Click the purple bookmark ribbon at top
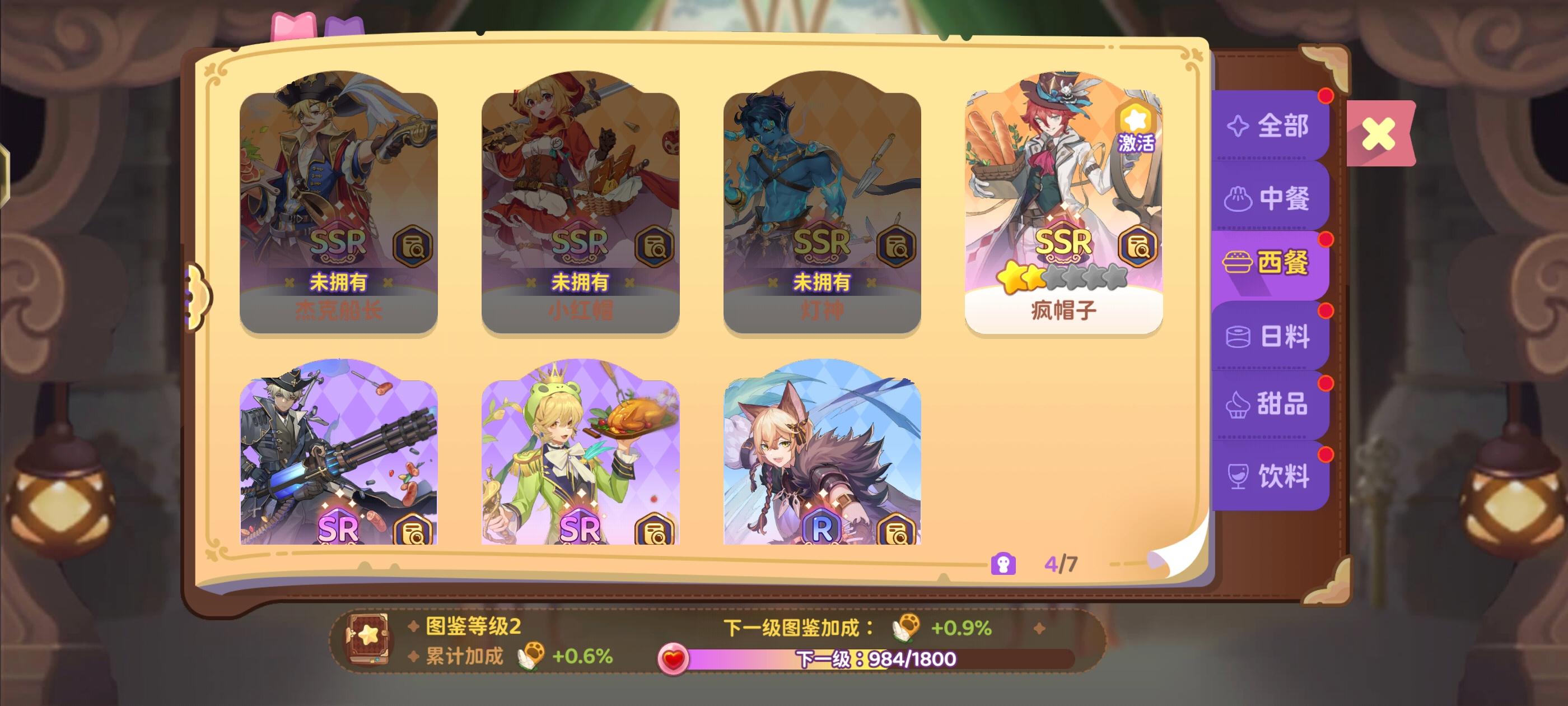The image size is (1568, 706). (344, 26)
